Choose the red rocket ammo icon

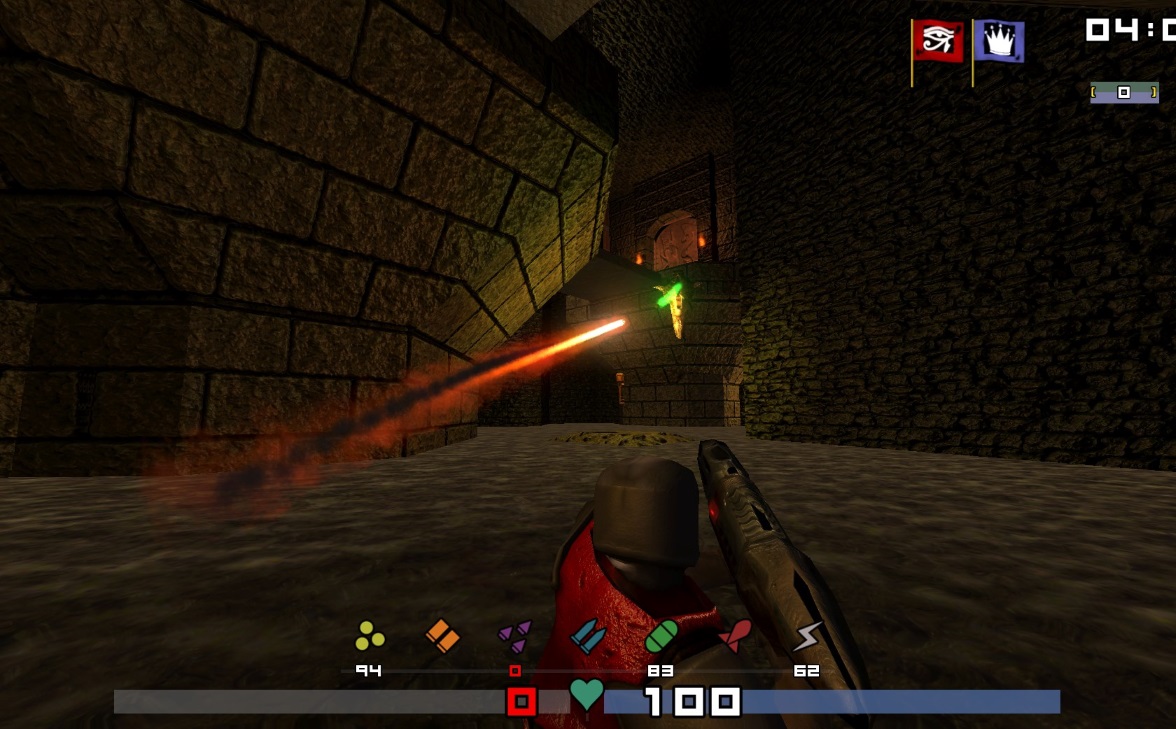pos(734,635)
